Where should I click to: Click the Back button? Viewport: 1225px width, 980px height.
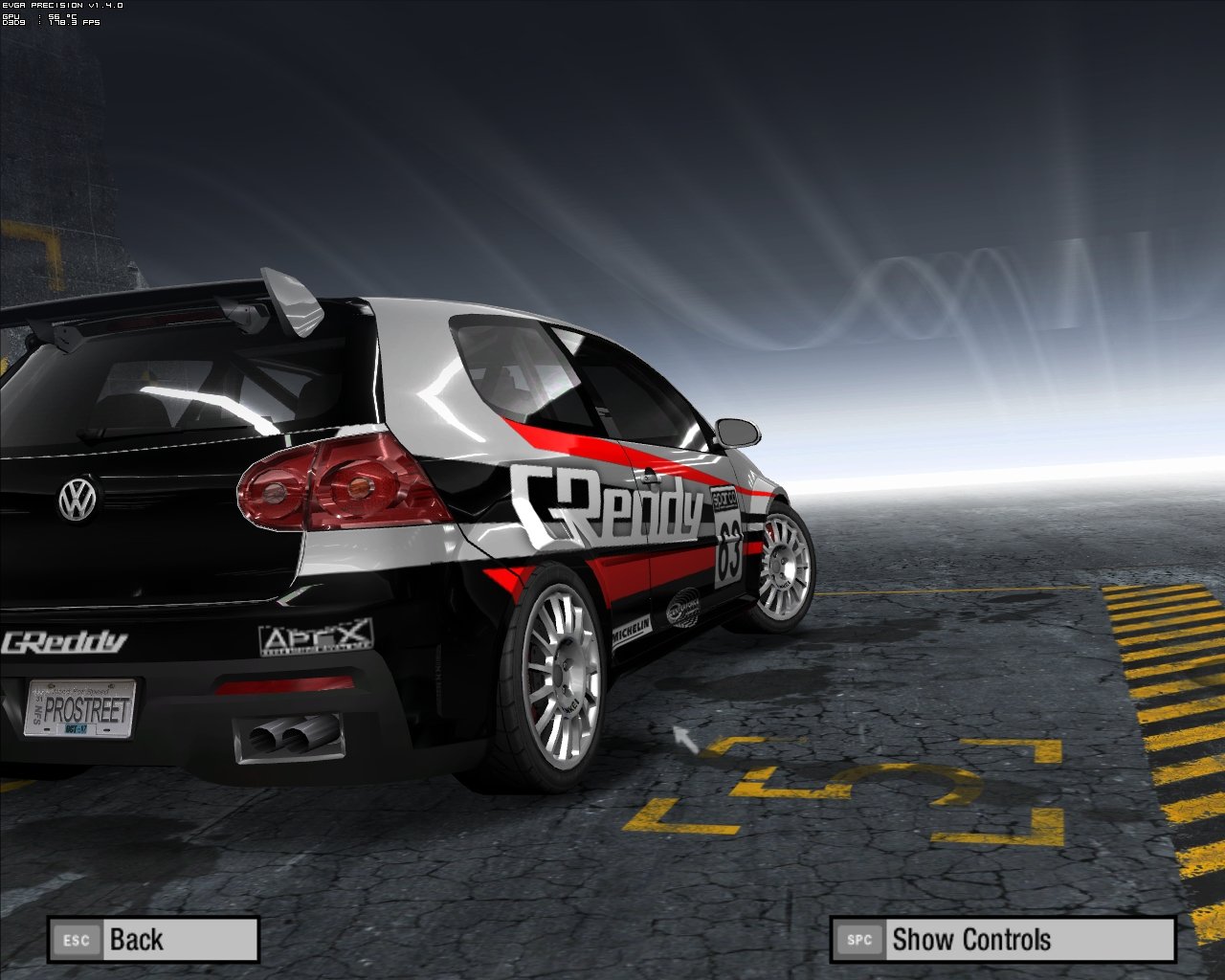pyautogui.click(x=153, y=940)
